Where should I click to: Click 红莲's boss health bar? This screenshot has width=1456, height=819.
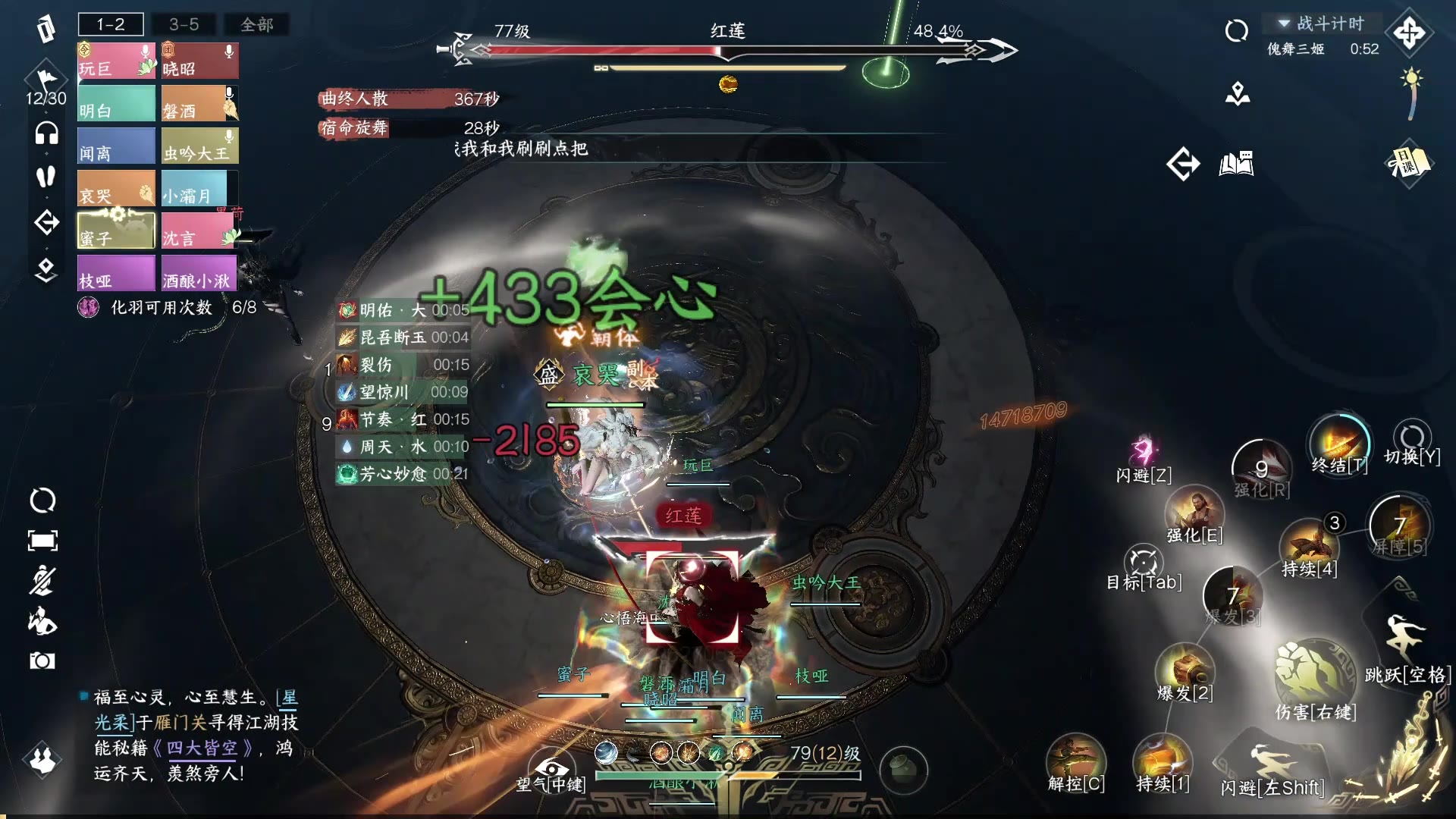point(720,51)
